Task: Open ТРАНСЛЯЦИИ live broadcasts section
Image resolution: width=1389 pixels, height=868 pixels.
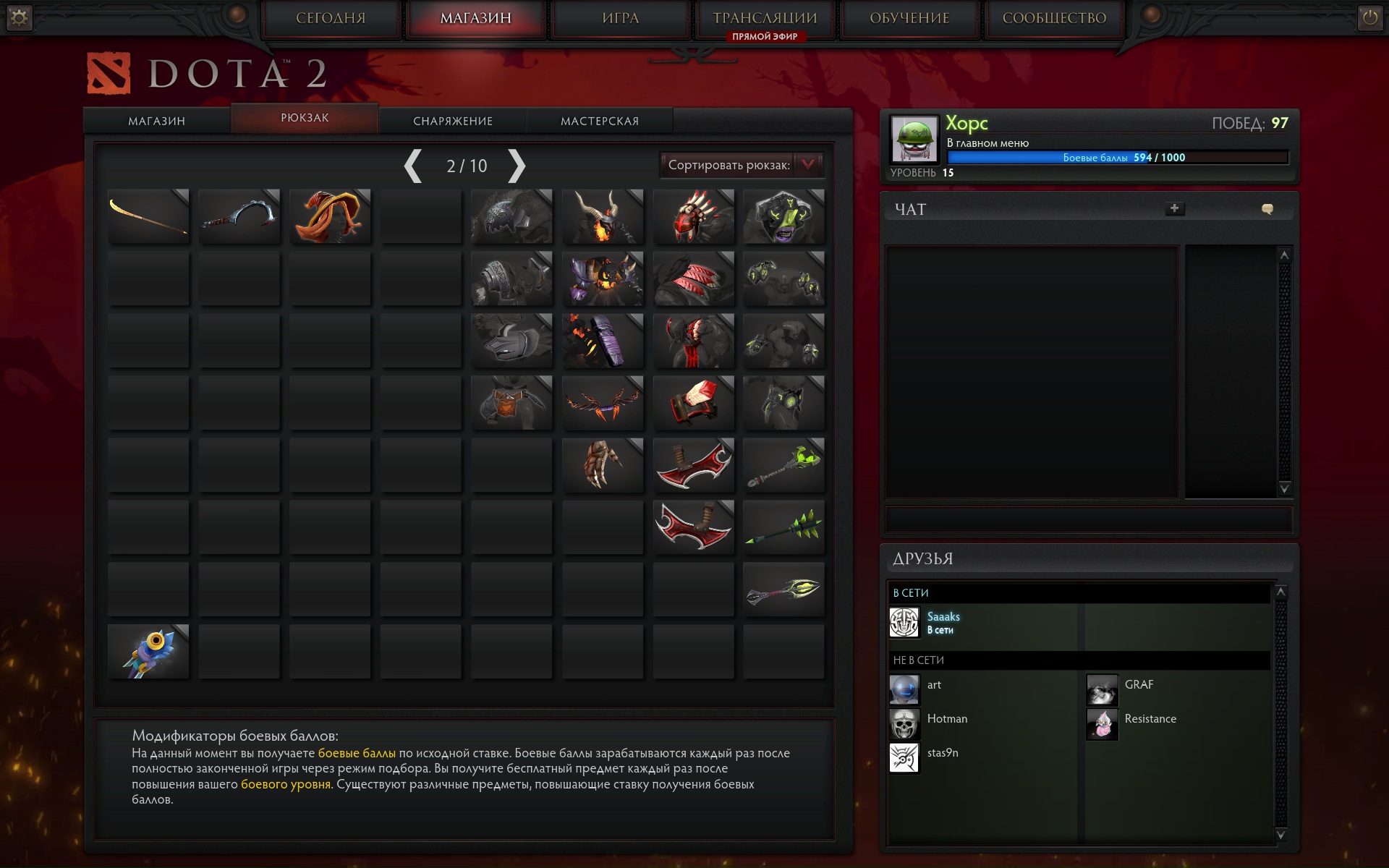Action: (765, 18)
